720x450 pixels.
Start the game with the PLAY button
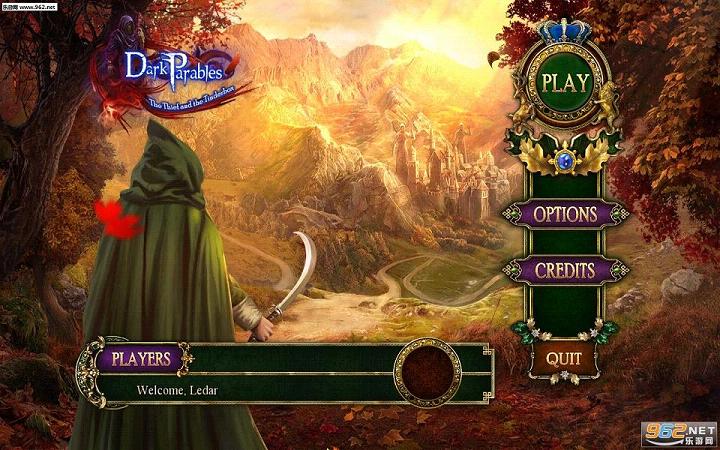pos(564,82)
